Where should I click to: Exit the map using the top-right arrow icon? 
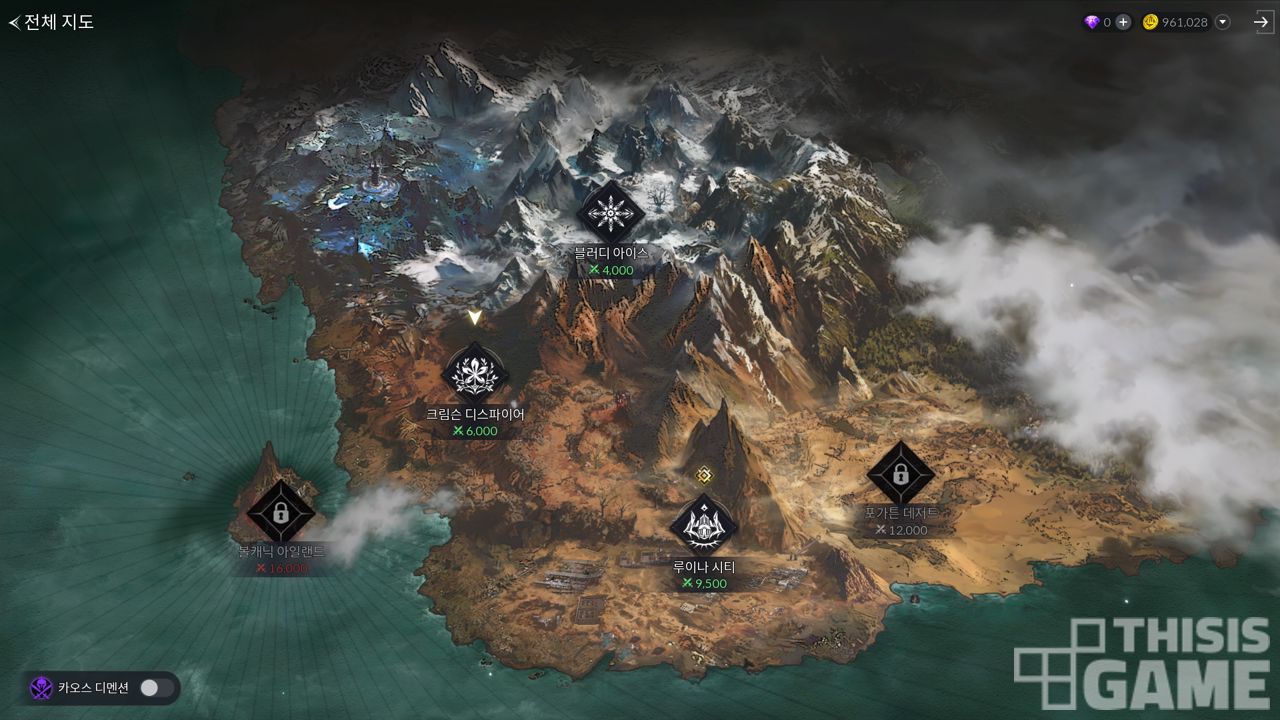point(1263,22)
